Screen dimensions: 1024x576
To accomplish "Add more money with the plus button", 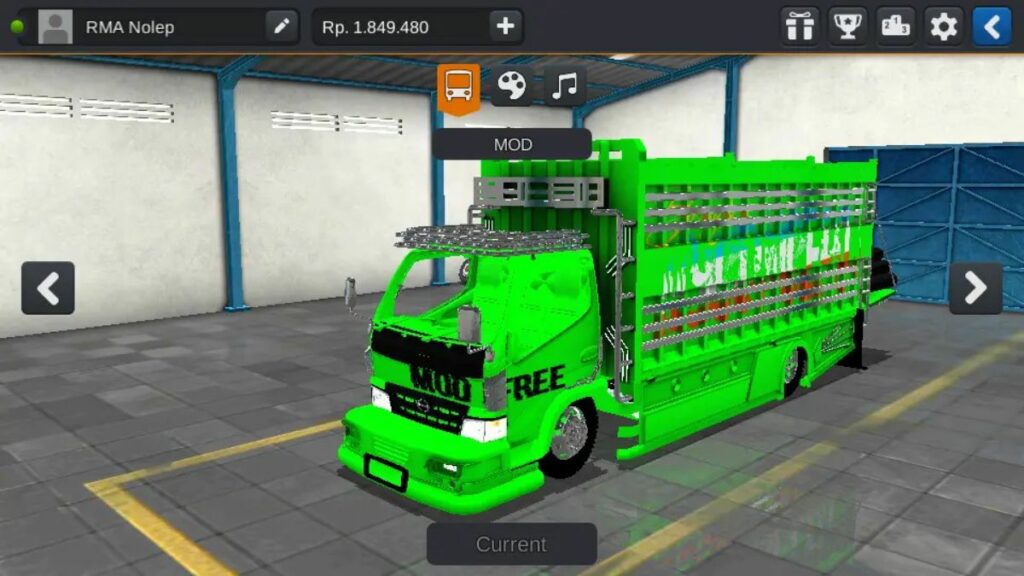I will [x=506, y=27].
